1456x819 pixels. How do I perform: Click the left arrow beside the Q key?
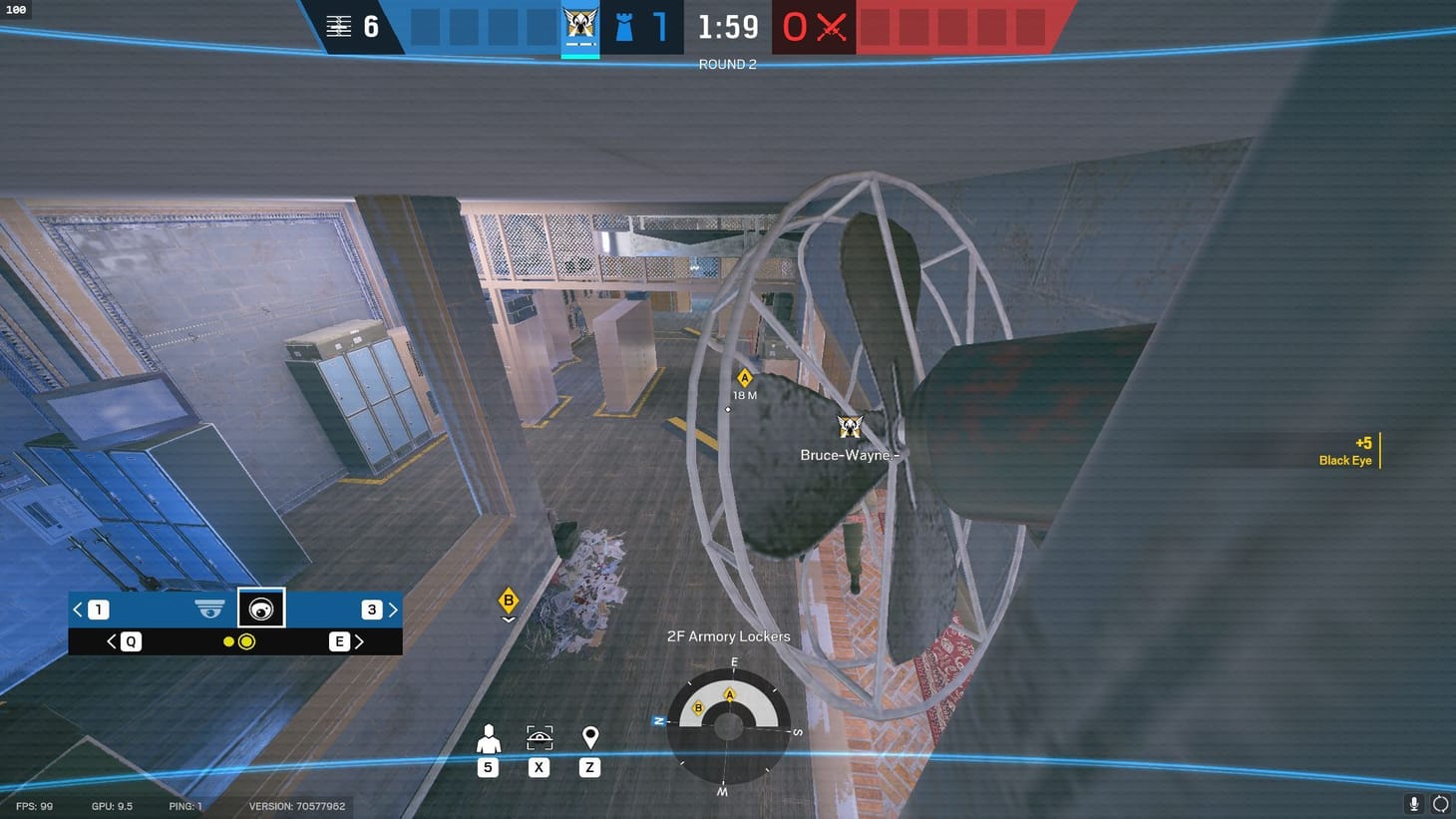coord(111,641)
